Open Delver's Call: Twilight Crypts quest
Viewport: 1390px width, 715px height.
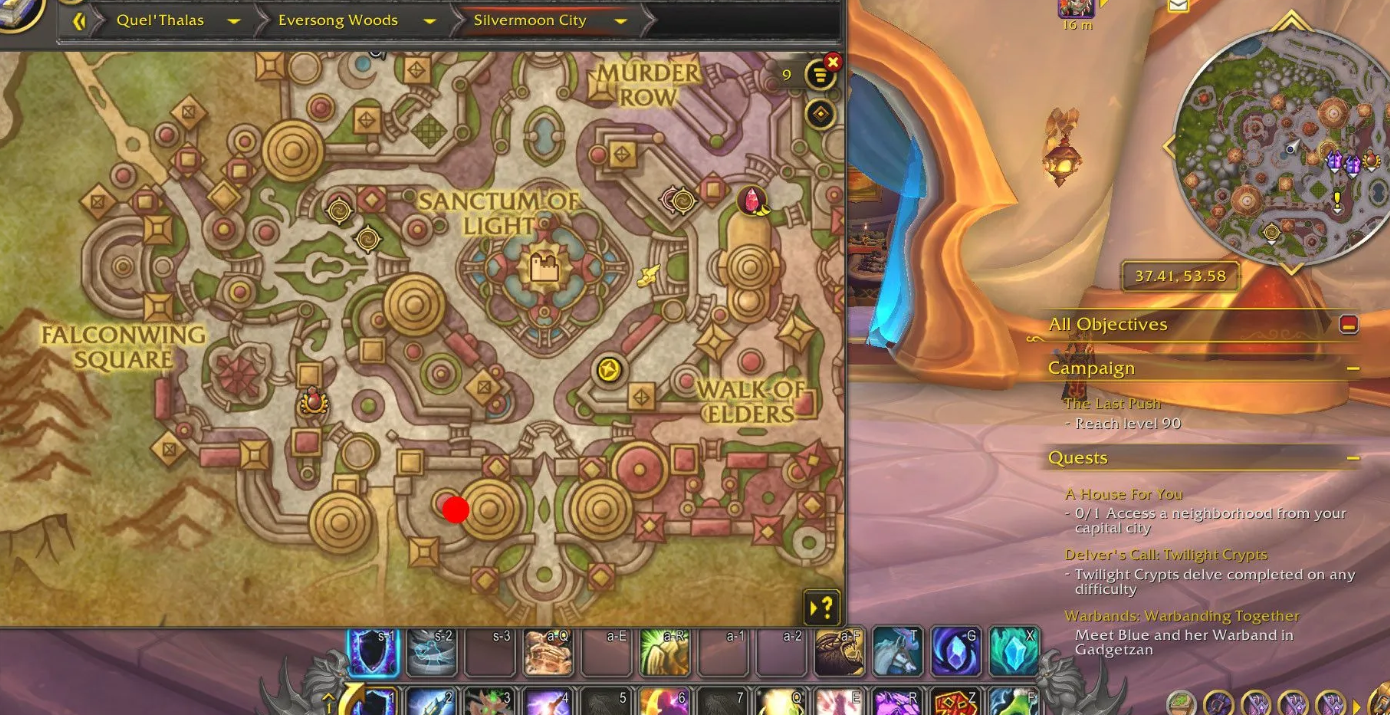[1165, 555]
